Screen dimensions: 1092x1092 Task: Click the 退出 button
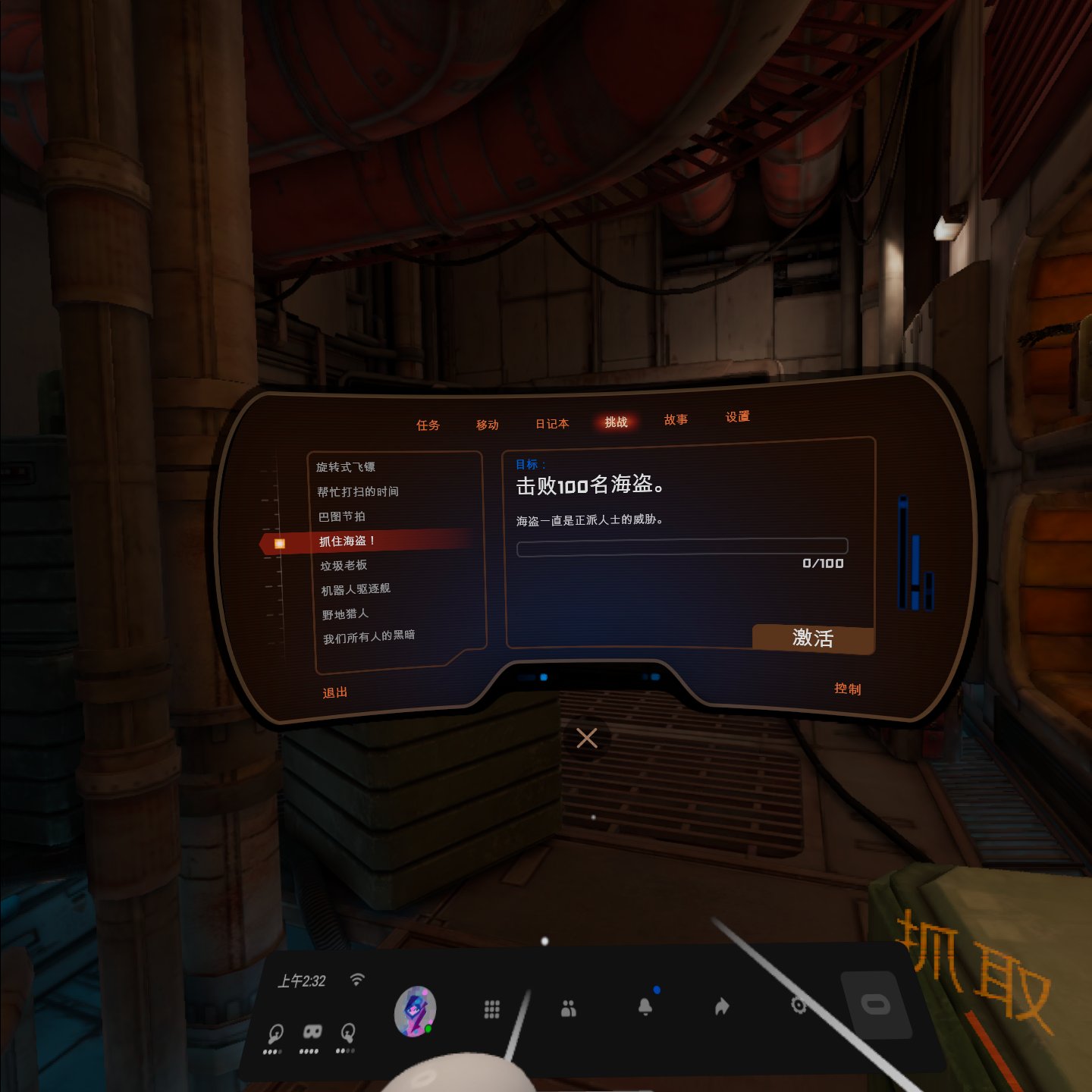[x=334, y=692]
